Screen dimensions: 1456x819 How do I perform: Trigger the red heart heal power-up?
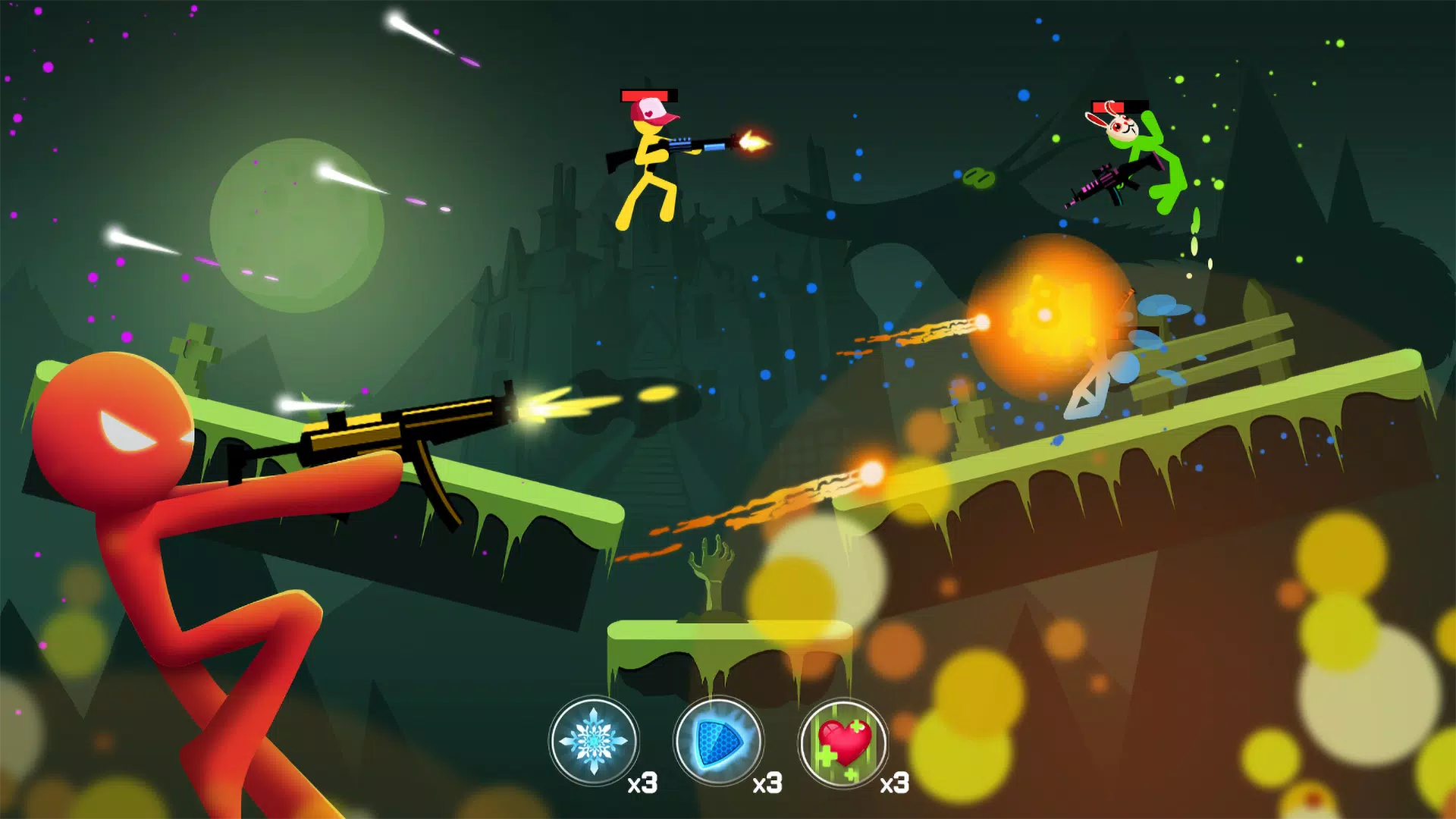coord(843,742)
